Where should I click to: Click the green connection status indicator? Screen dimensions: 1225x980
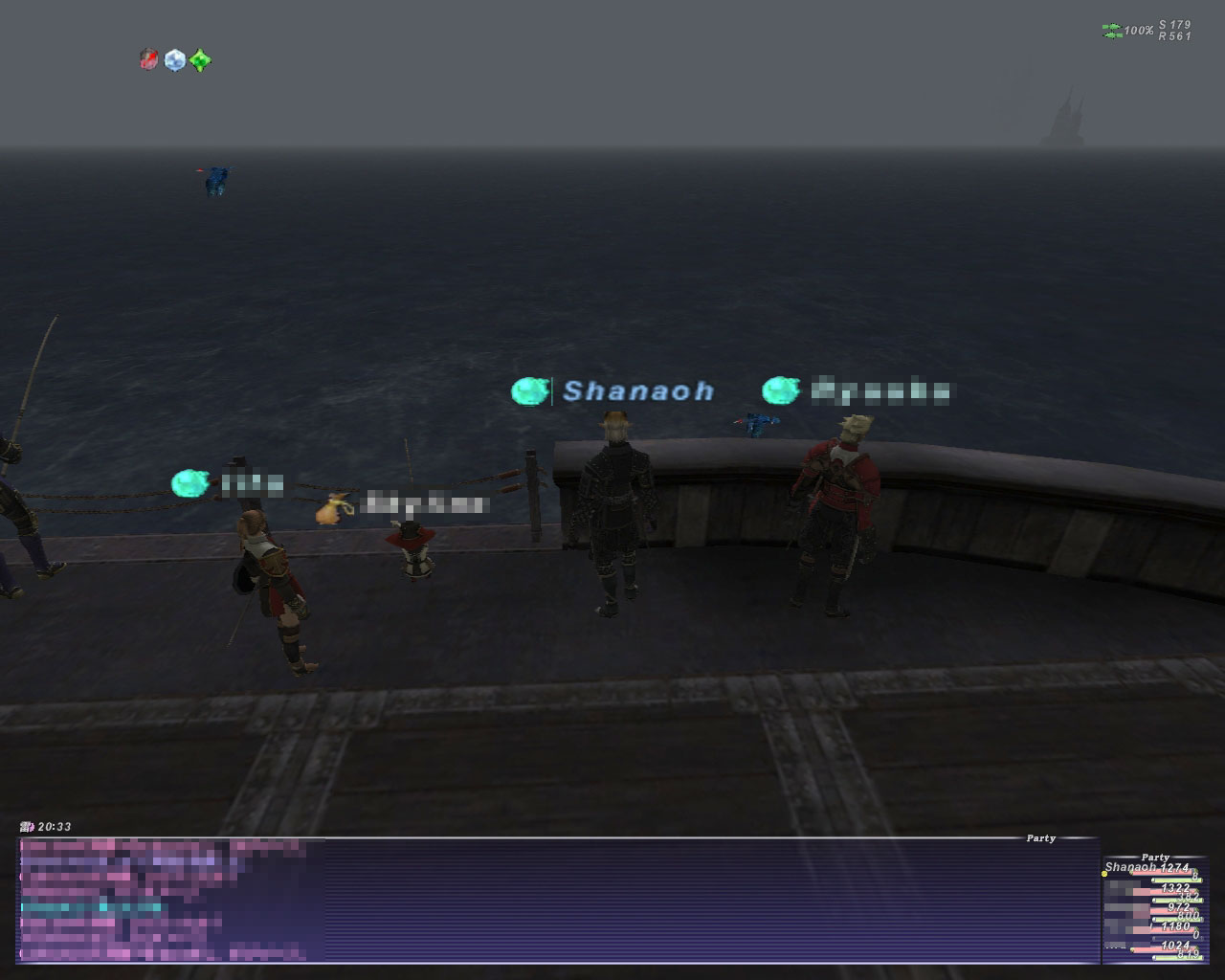tap(1111, 32)
